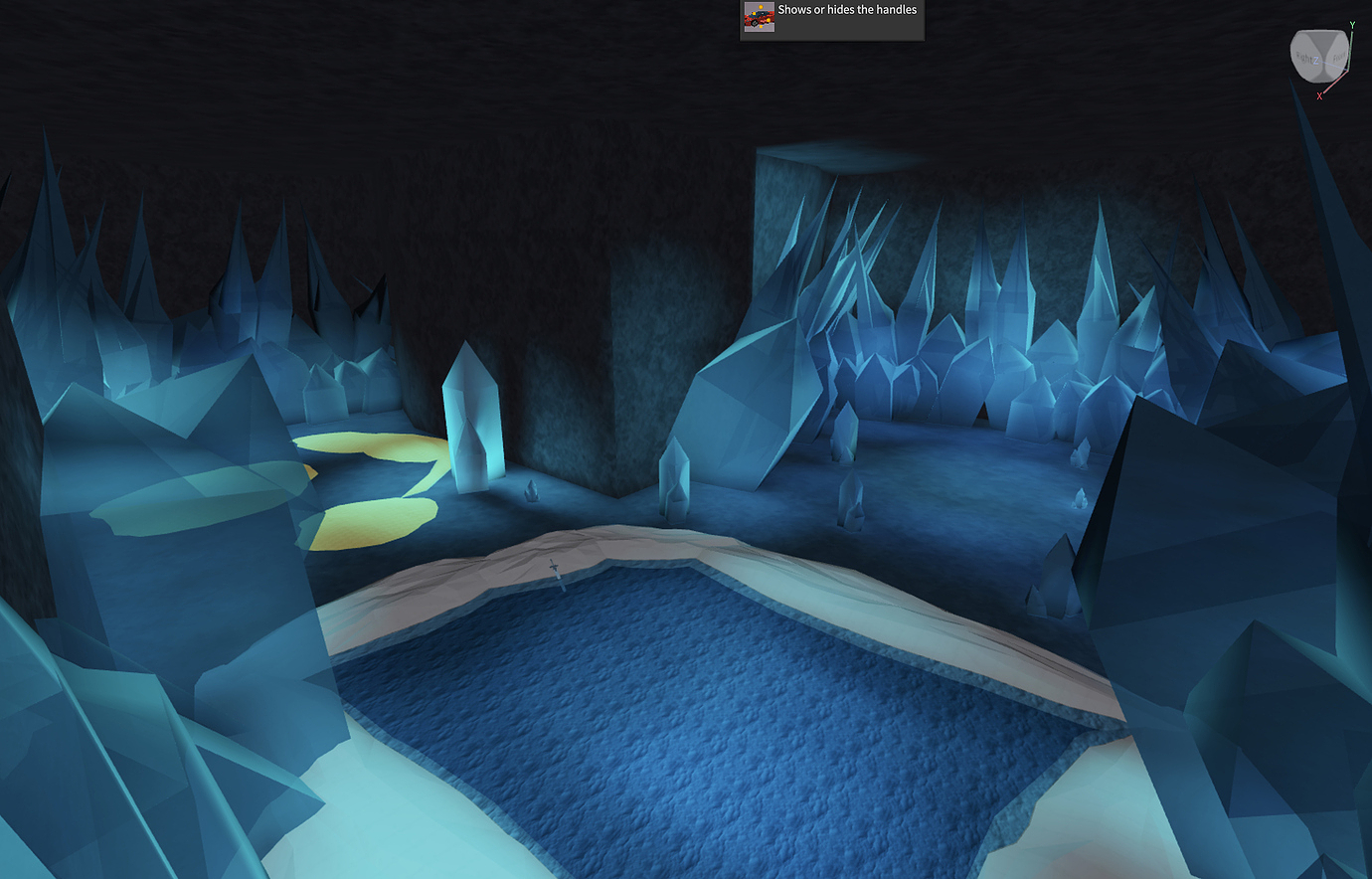Click the Front face of the view cube

pos(1336,57)
